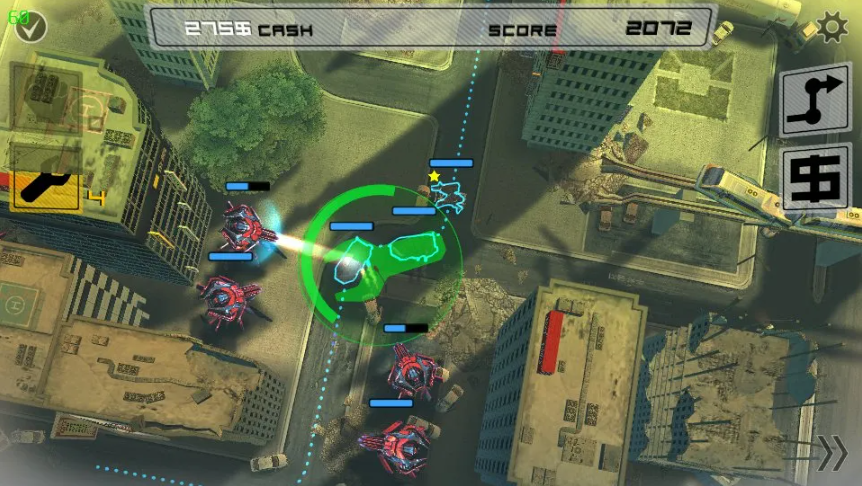Speed up with the double-chevron fast-forward

point(831,453)
